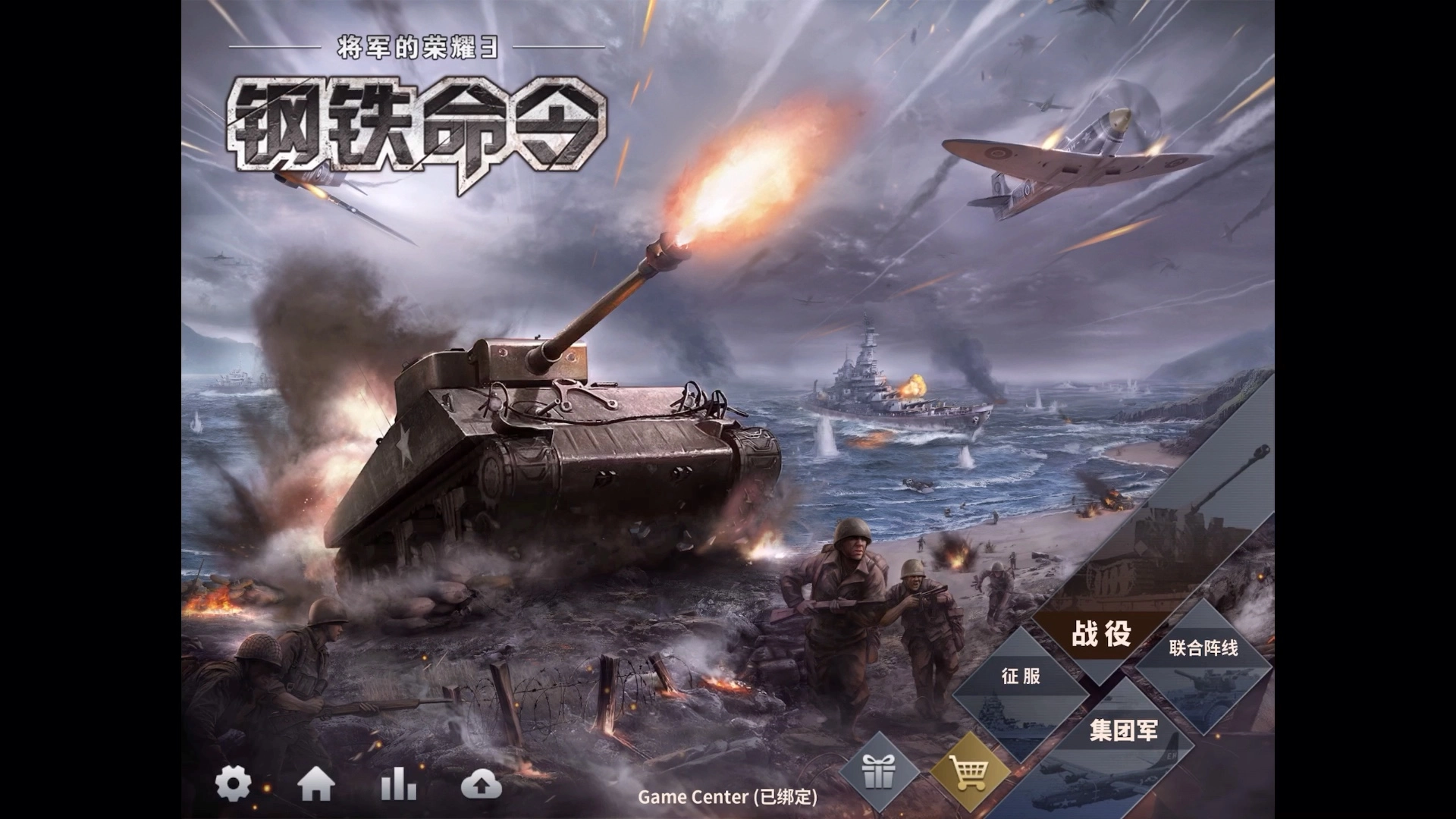
Task: Claim rewards via the gift box icon
Action: coord(880,773)
